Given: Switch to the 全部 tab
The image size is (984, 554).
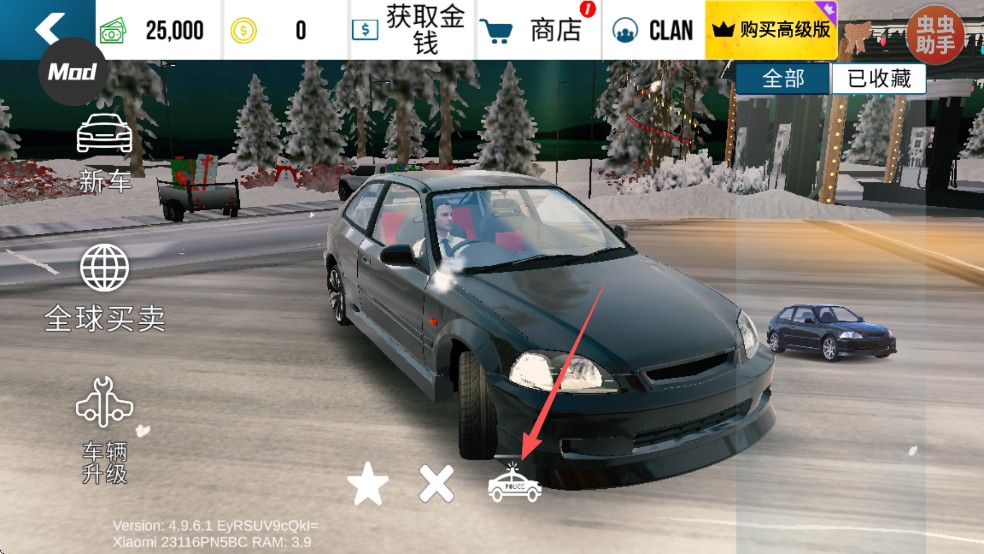Looking at the screenshot, I should [x=783, y=80].
